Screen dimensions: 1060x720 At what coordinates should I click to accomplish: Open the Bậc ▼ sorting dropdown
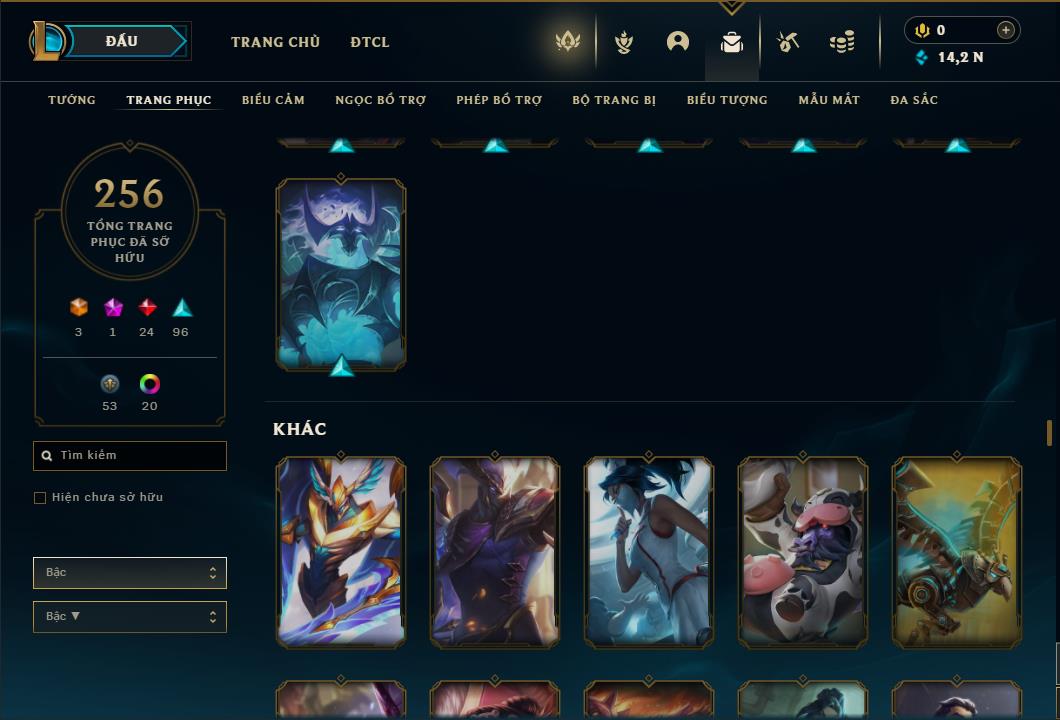(x=130, y=617)
